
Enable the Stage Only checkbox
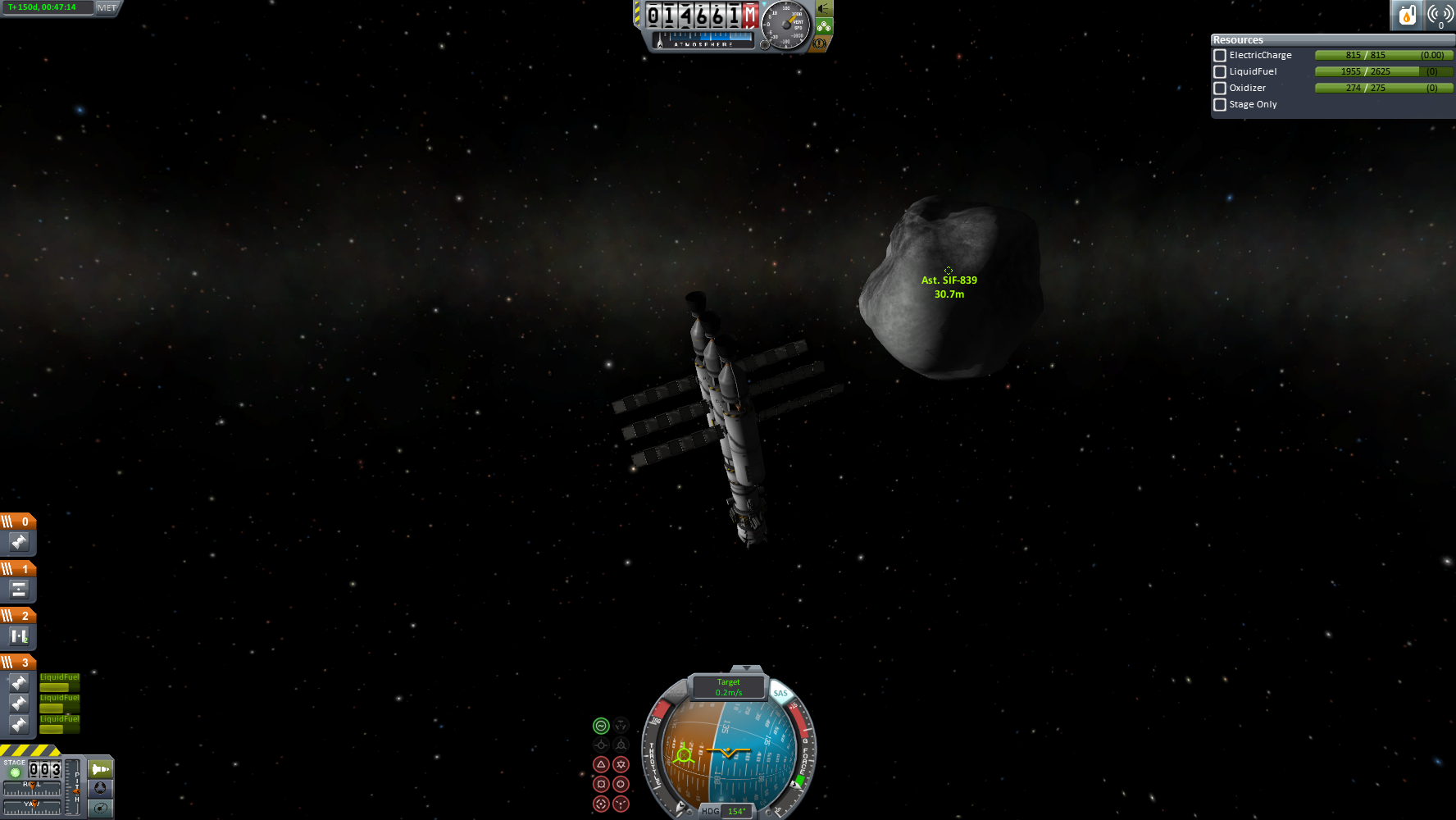point(1220,105)
